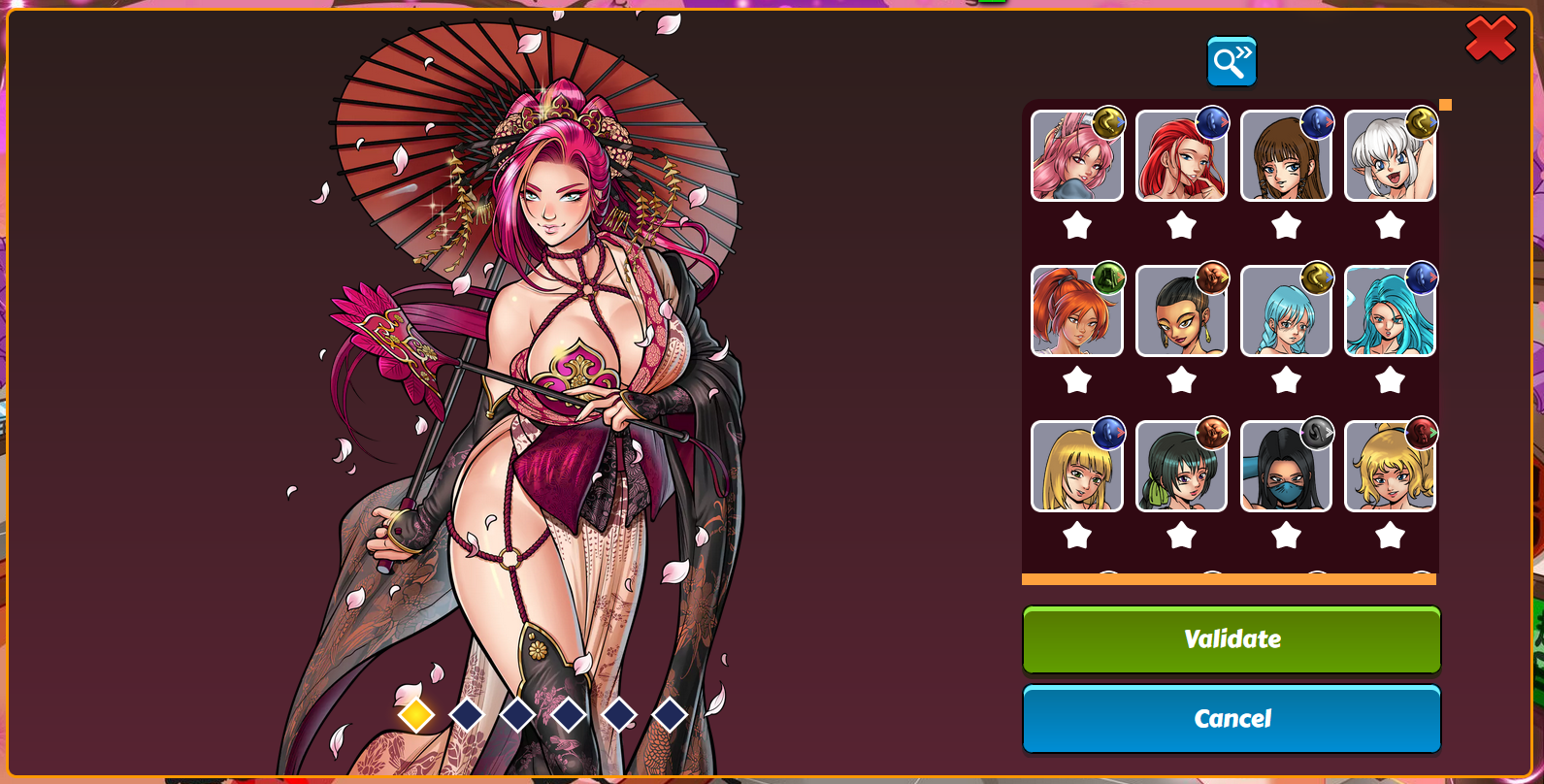Pick the masked ninja girl portrait
The height and width of the screenshot is (784, 1544).
[1286, 468]
